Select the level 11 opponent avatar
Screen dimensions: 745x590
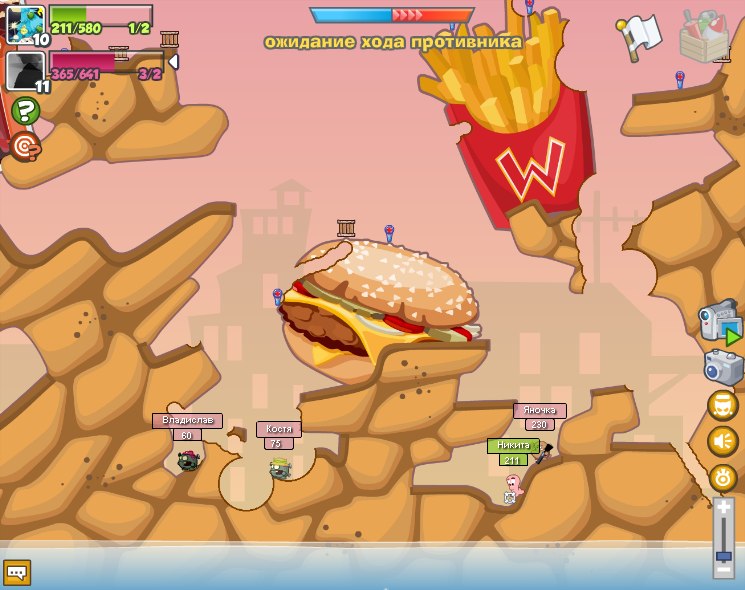25,71
